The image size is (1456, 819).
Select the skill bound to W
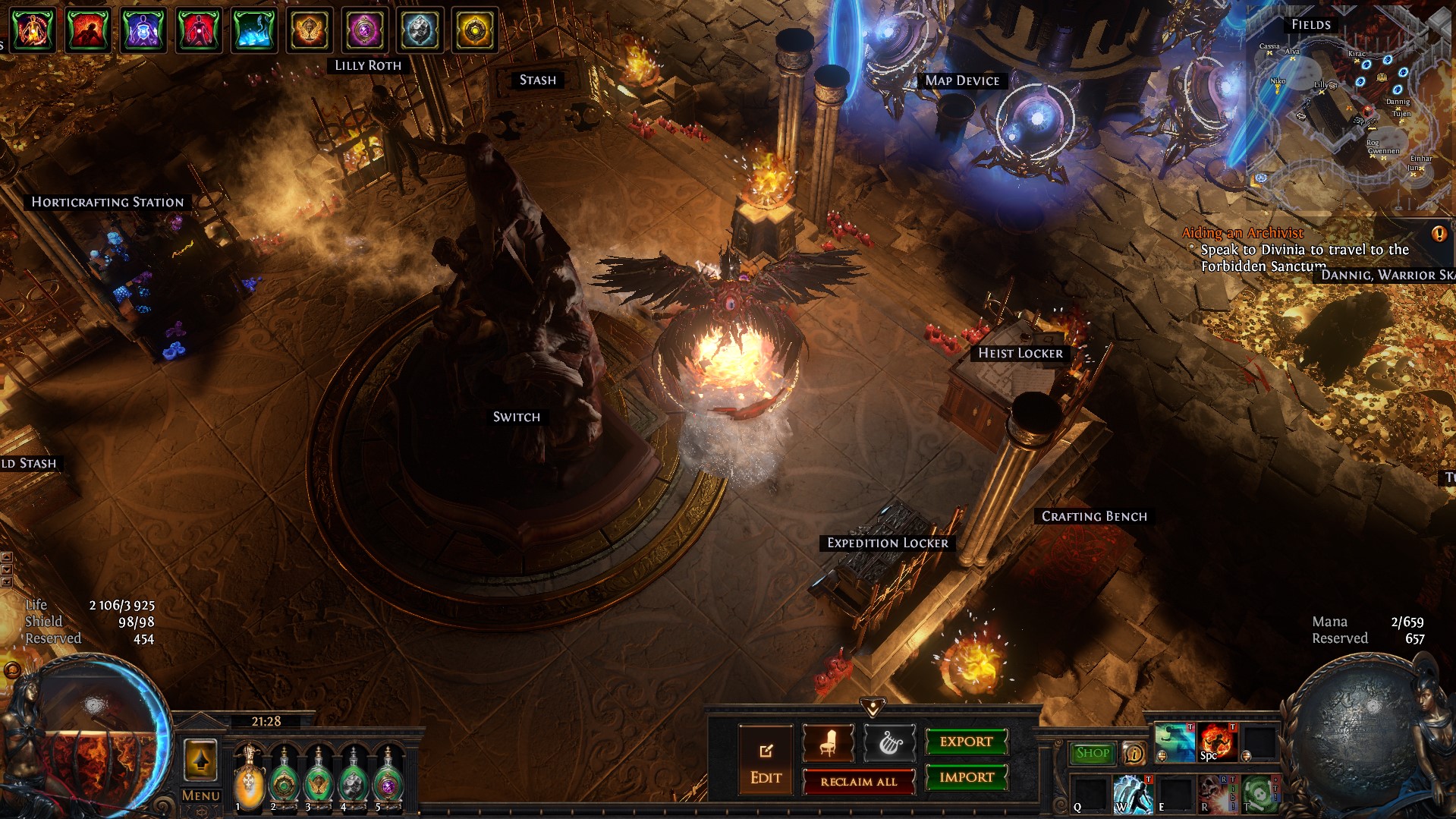tap(1134, 794)
